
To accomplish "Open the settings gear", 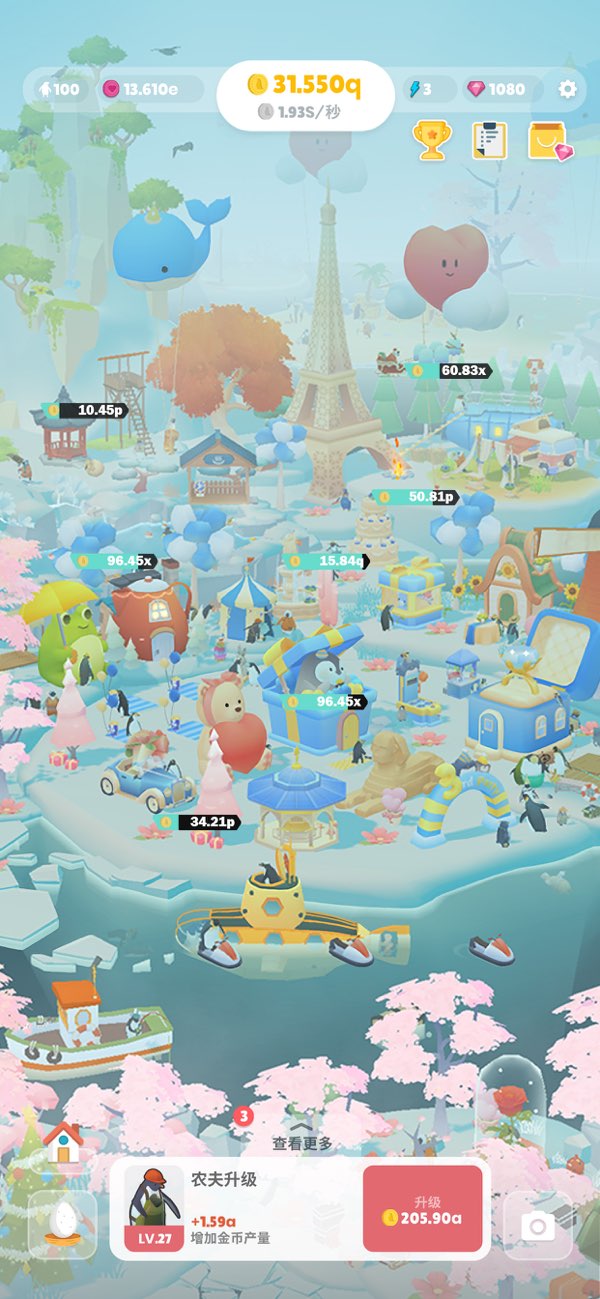I will [568, 89].
